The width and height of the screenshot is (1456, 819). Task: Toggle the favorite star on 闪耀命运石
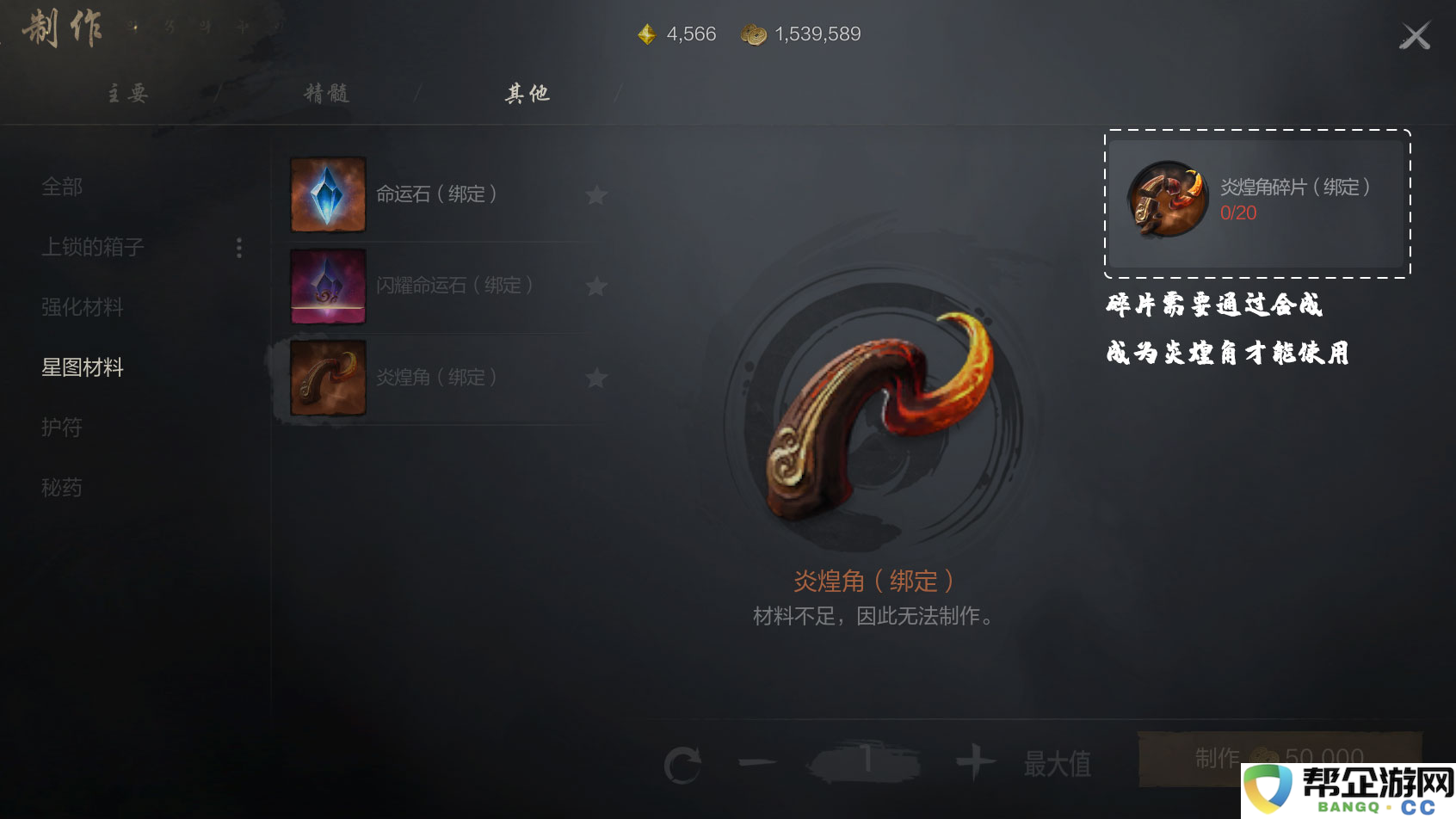(596, 286)
